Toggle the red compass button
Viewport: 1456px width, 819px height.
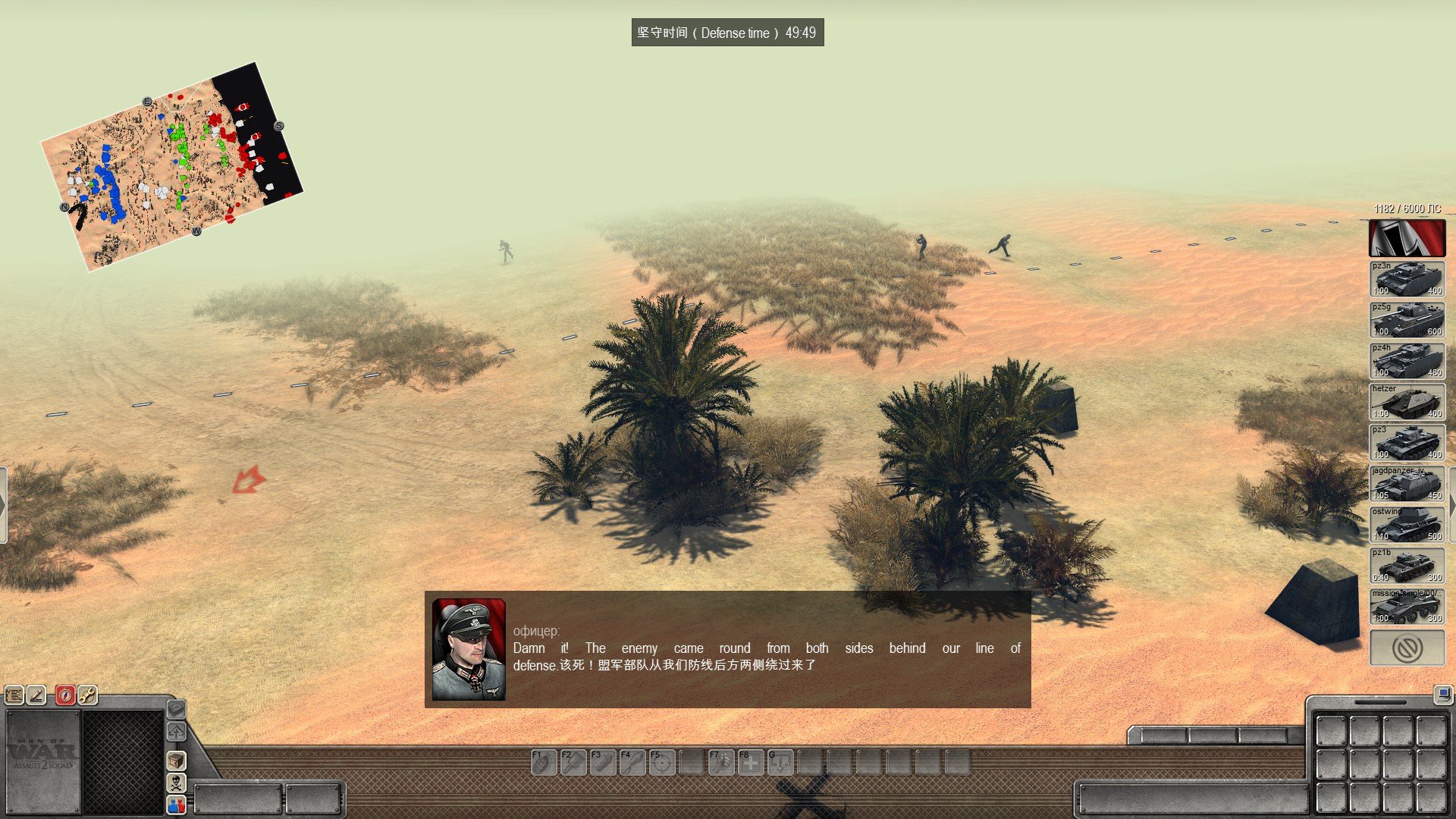tap(65, 695)
